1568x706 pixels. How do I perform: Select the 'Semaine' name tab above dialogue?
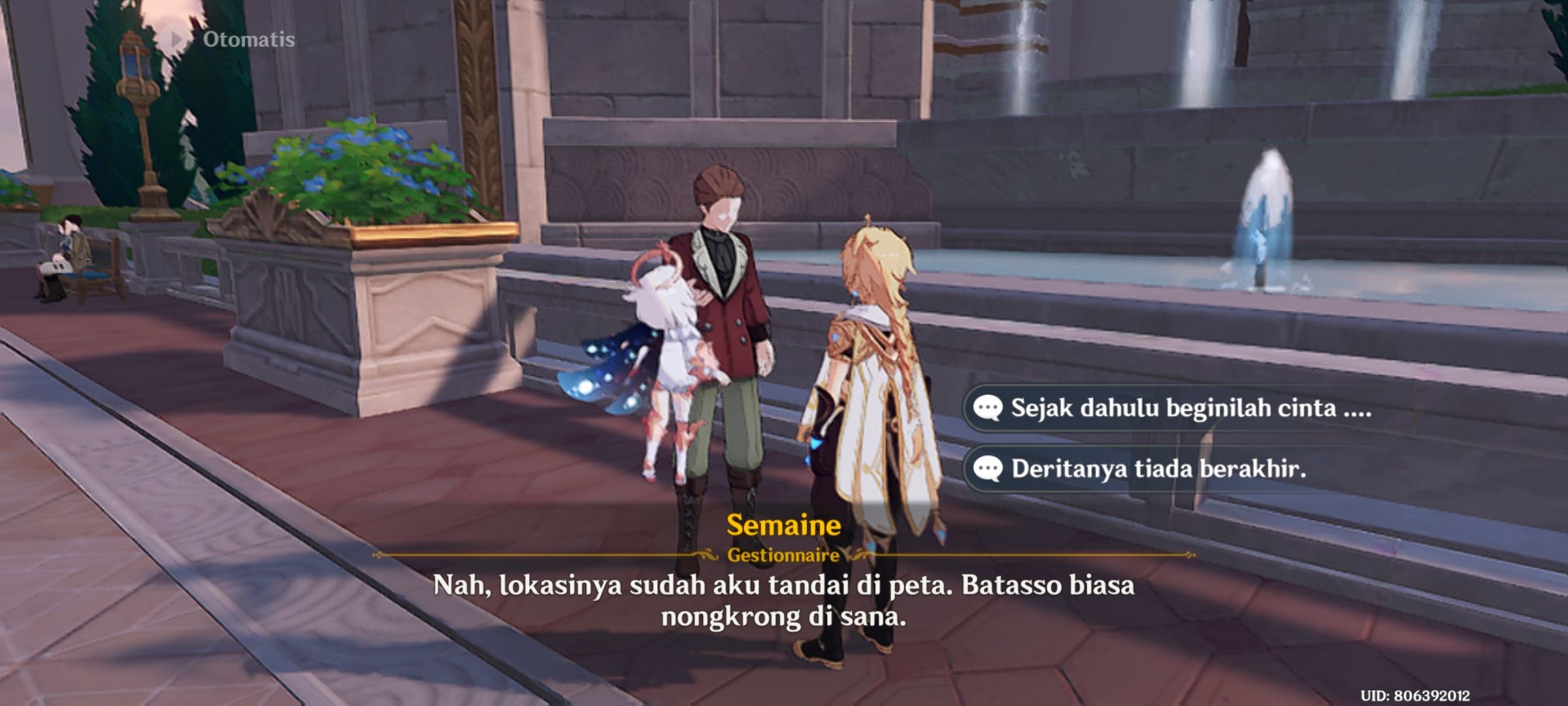(784, 526)
